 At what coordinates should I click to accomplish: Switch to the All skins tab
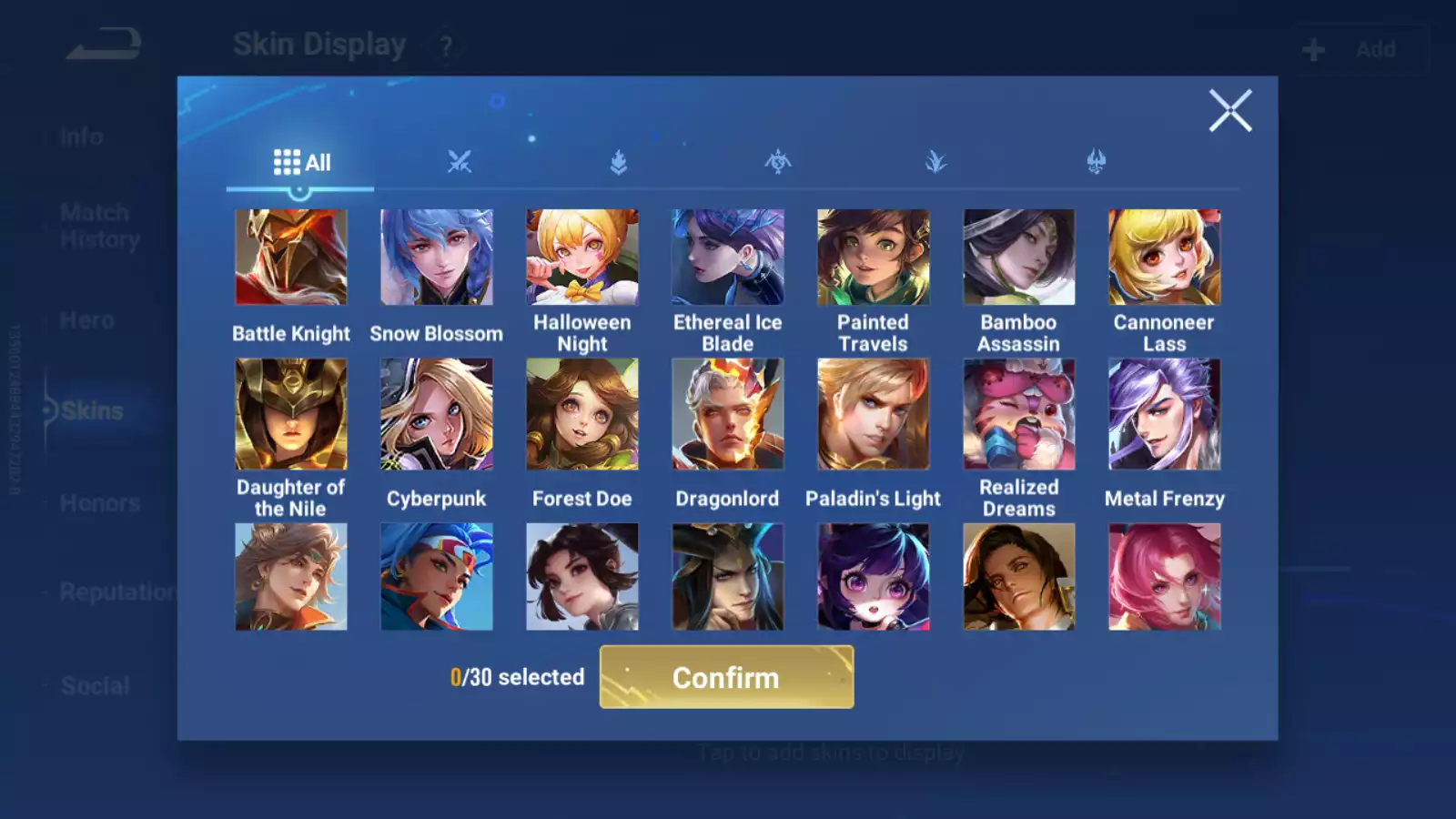[301, 163]
